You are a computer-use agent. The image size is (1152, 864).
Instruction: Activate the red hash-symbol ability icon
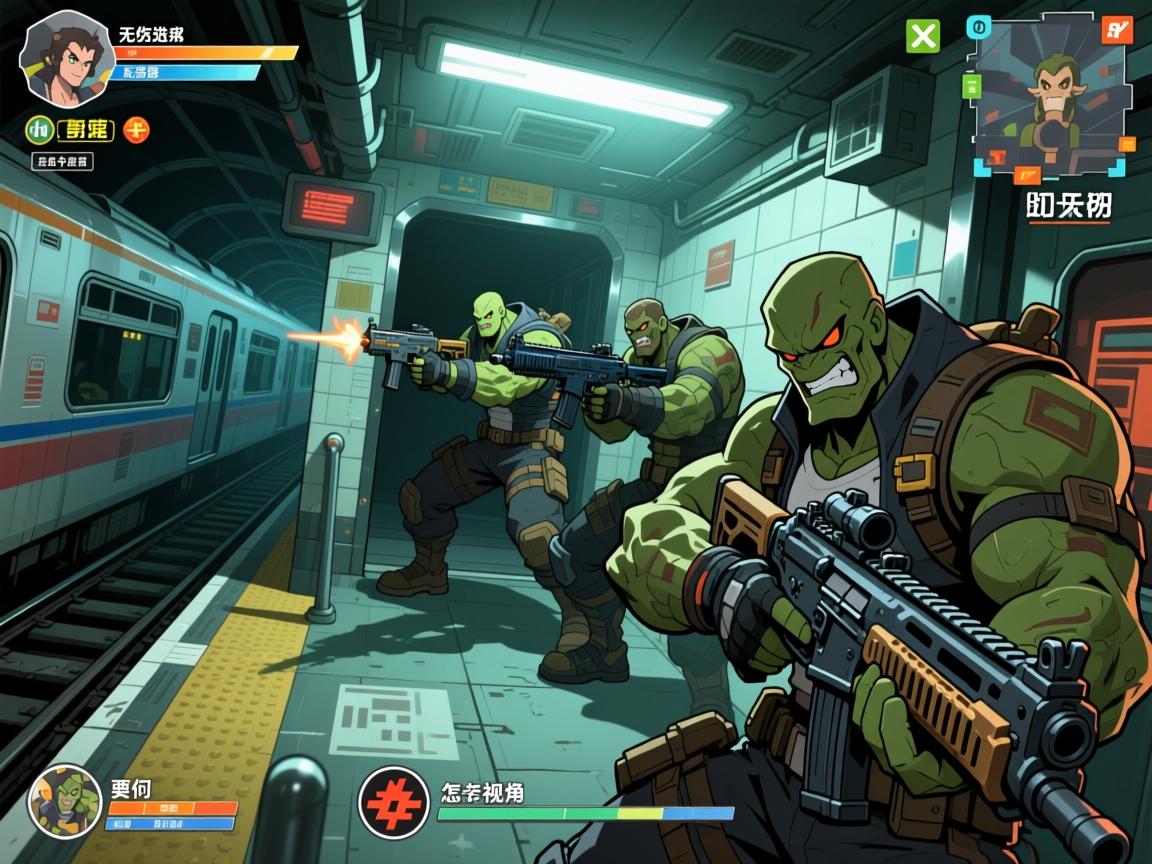pyautogui.click(x=393, y=802)
